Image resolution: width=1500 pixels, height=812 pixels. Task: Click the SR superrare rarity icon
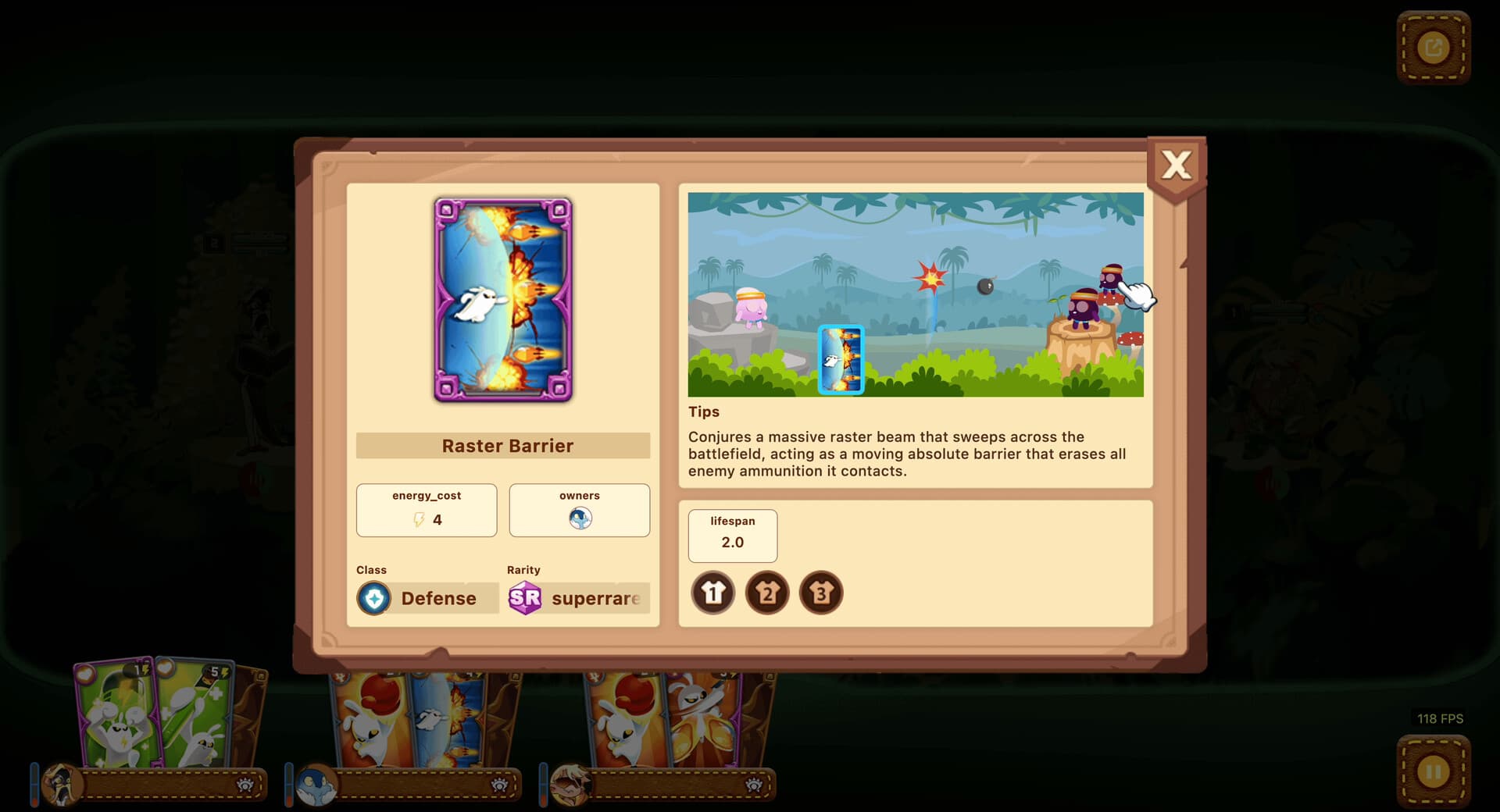coord(526,598)
